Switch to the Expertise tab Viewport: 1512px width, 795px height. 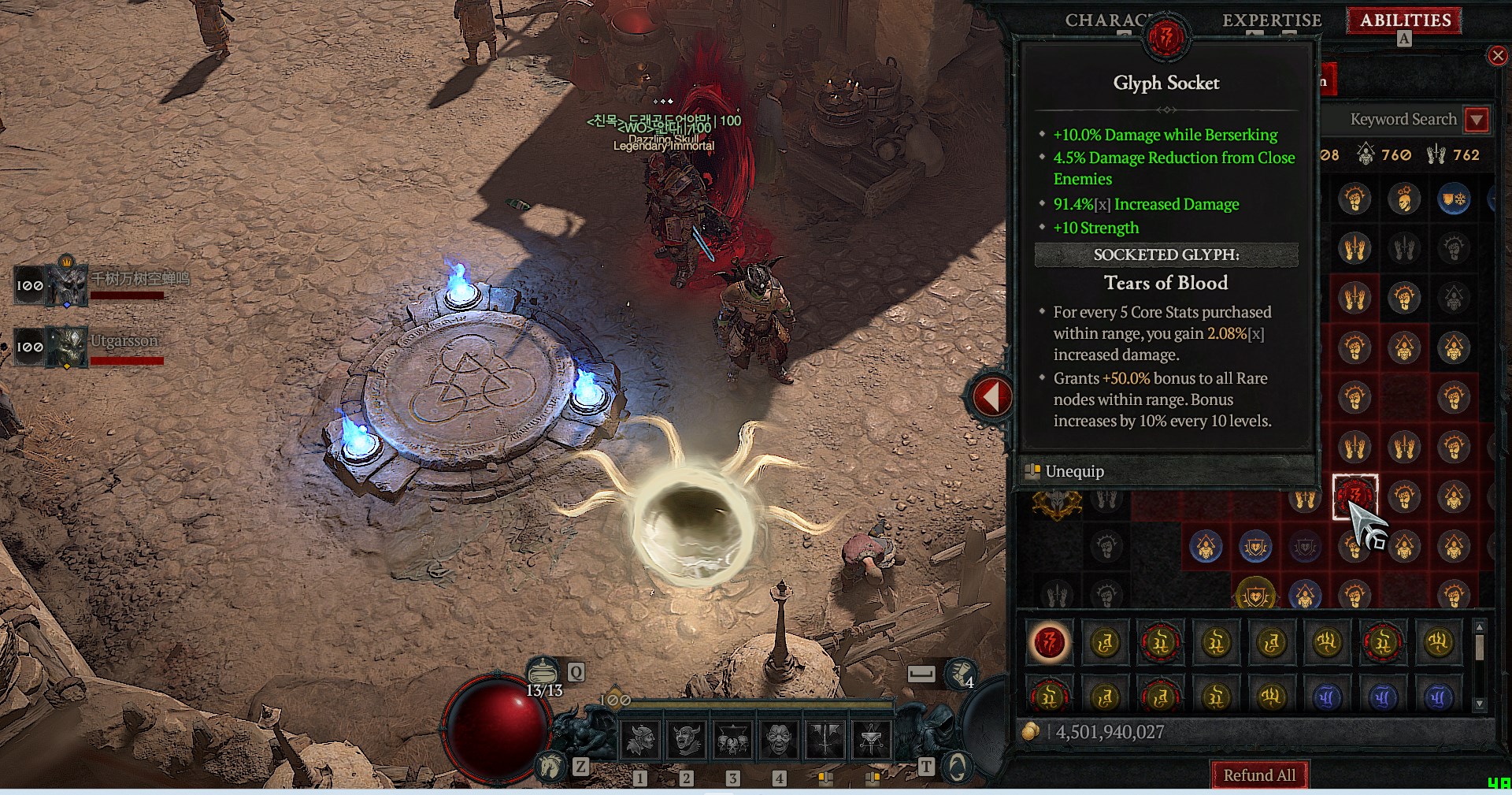1271,20
